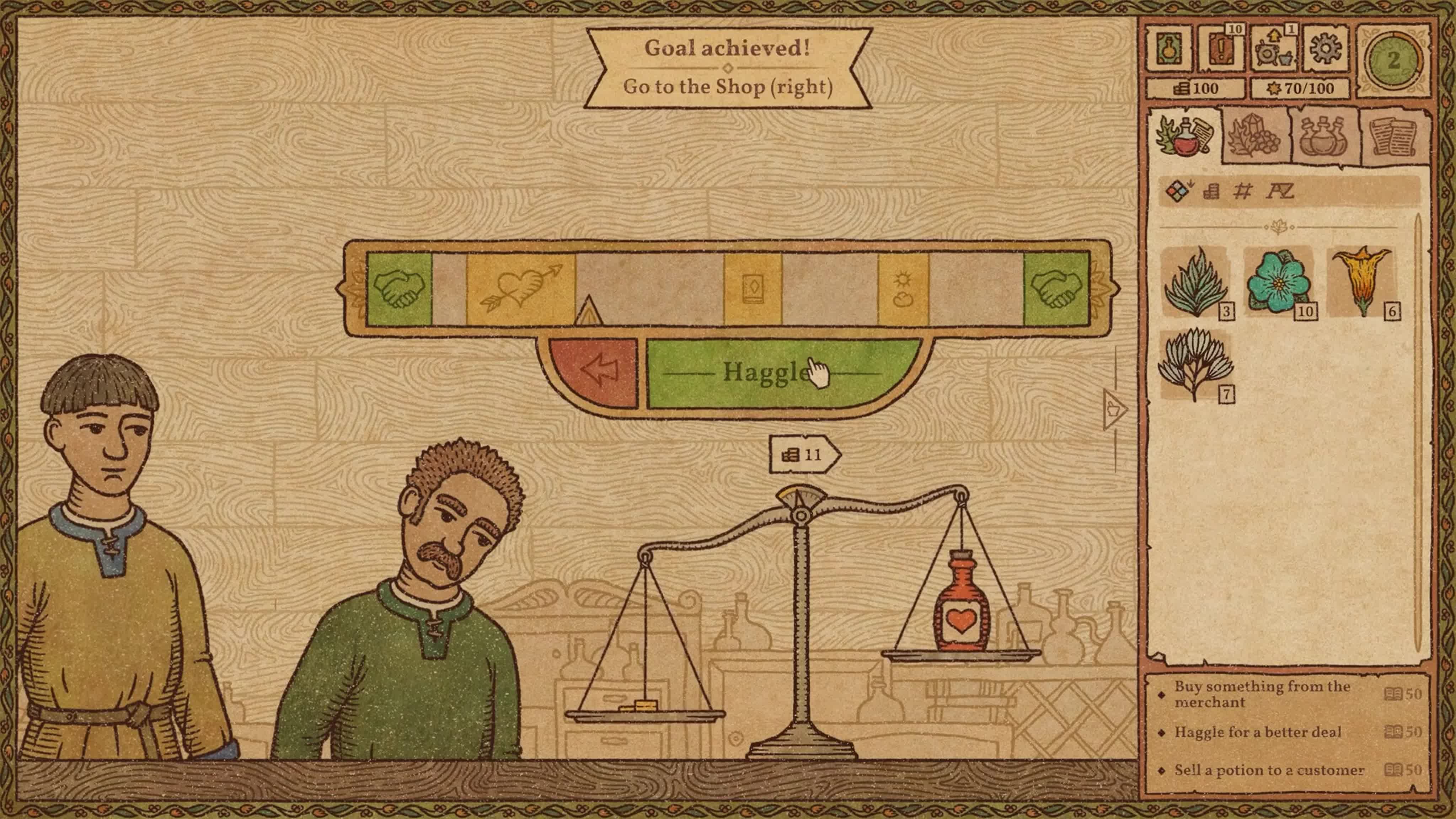Sort inventory by price coins icon
The image size is (1456, 819).
tap(1211, 192)
